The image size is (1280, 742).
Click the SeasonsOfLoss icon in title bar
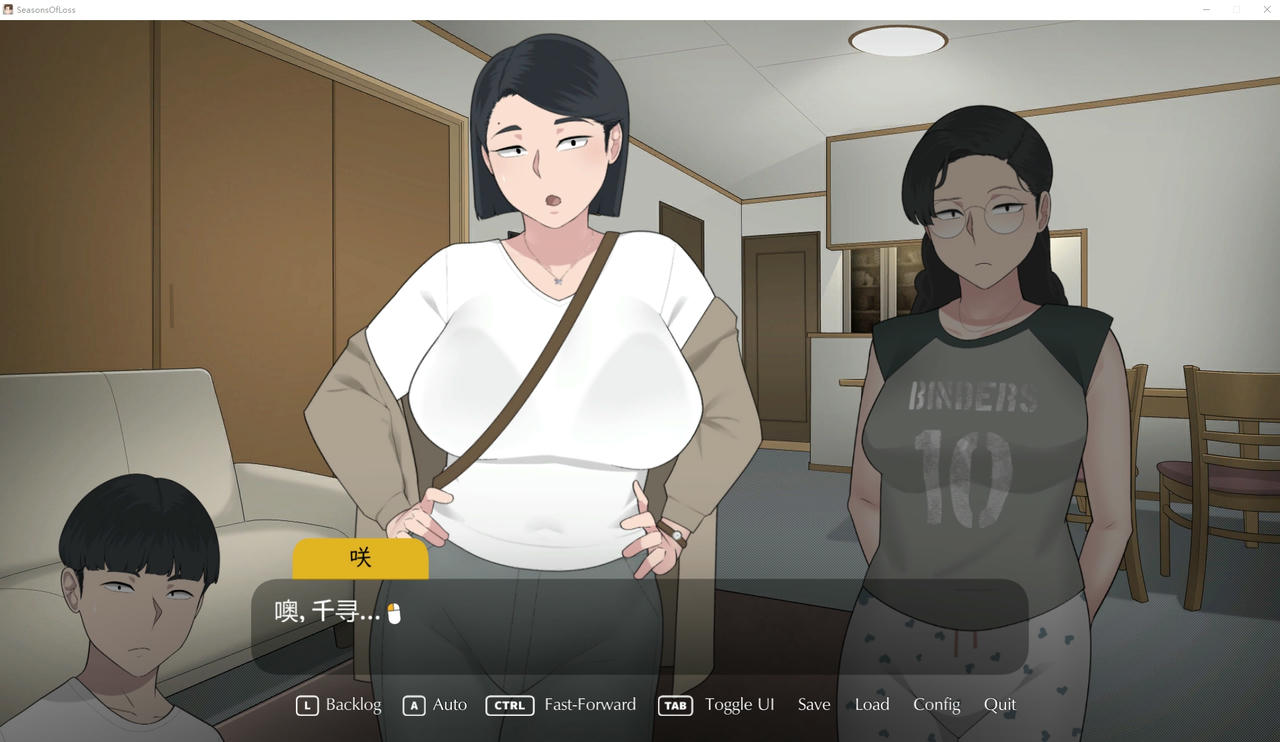point(8,9)
